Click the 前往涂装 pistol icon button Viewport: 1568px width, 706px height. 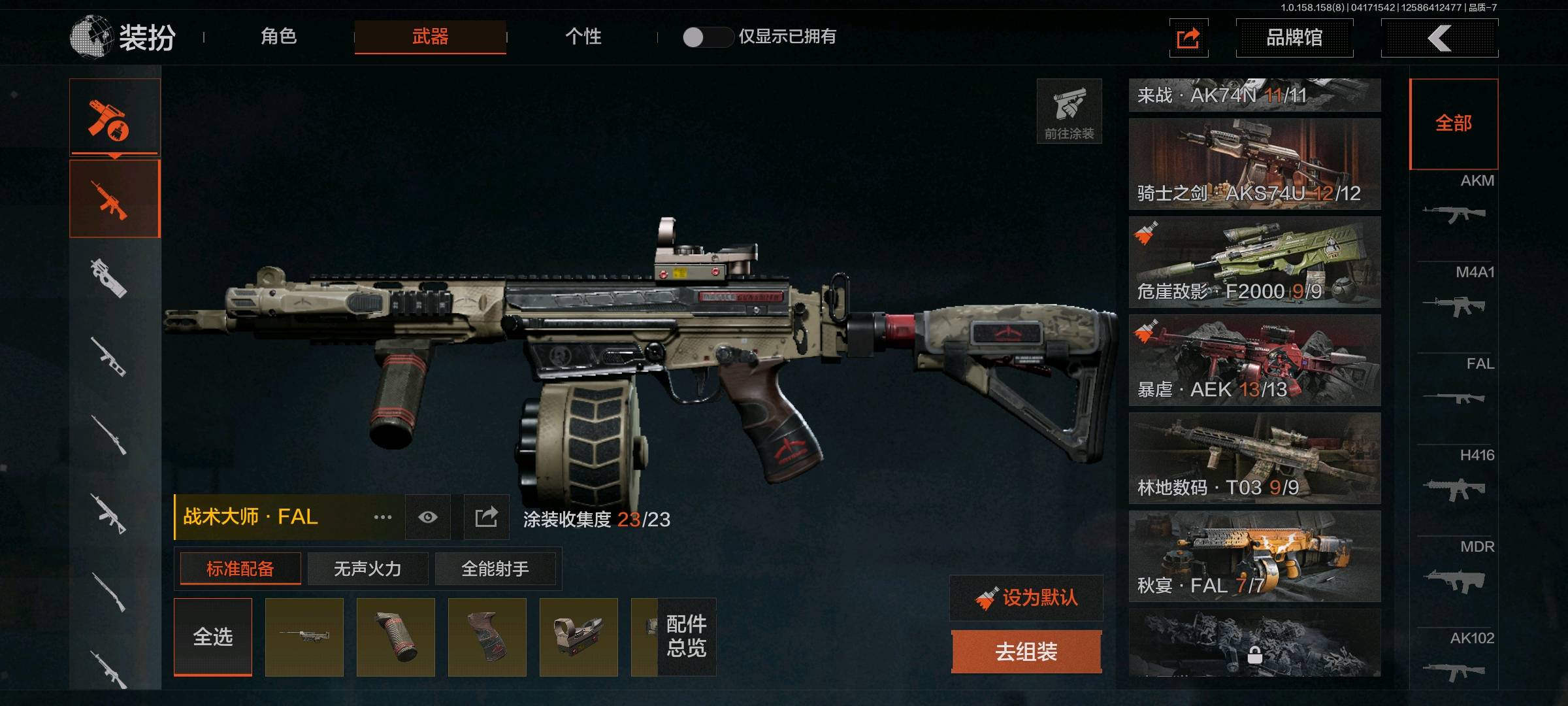[1069, 111]
